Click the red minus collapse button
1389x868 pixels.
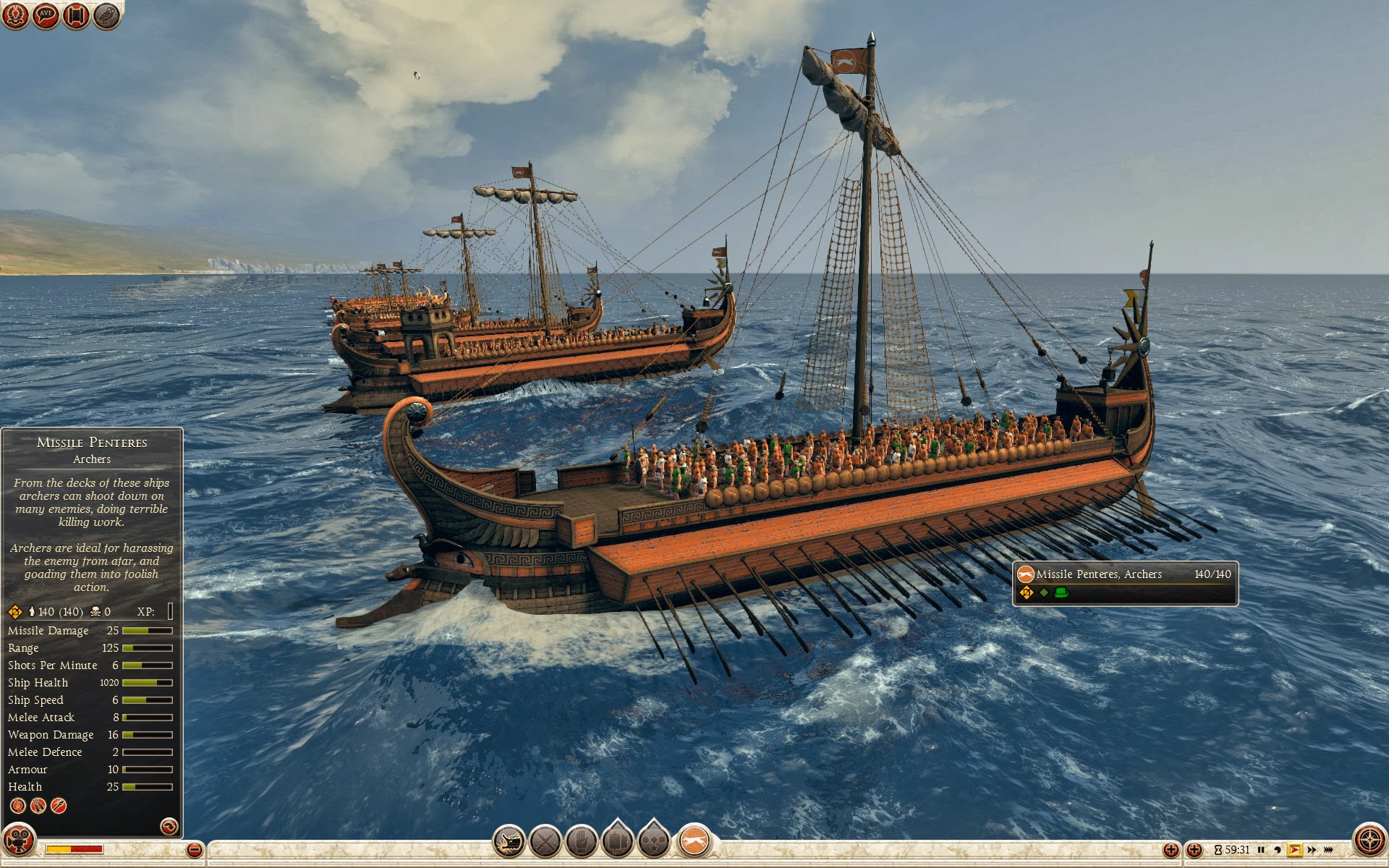(194, 850)
